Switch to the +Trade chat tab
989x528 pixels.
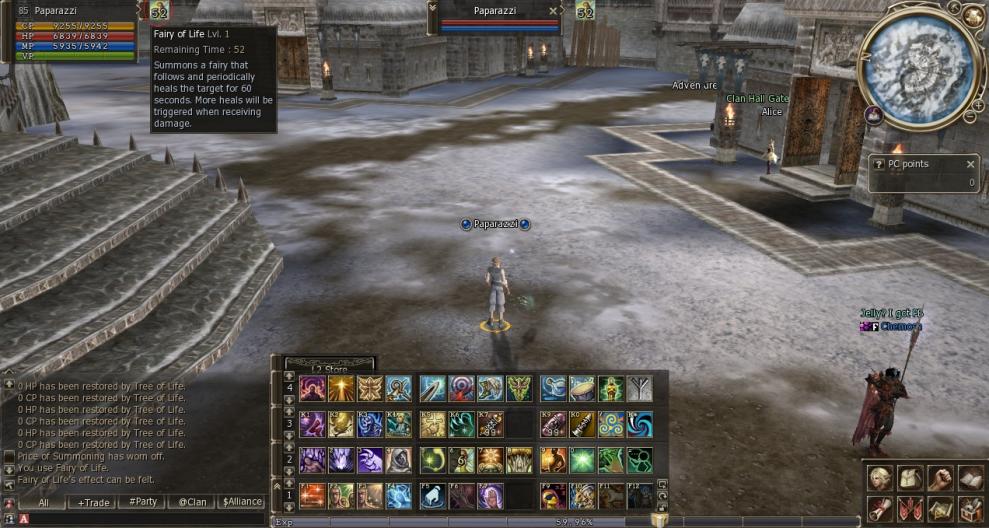tap(94, 502)
